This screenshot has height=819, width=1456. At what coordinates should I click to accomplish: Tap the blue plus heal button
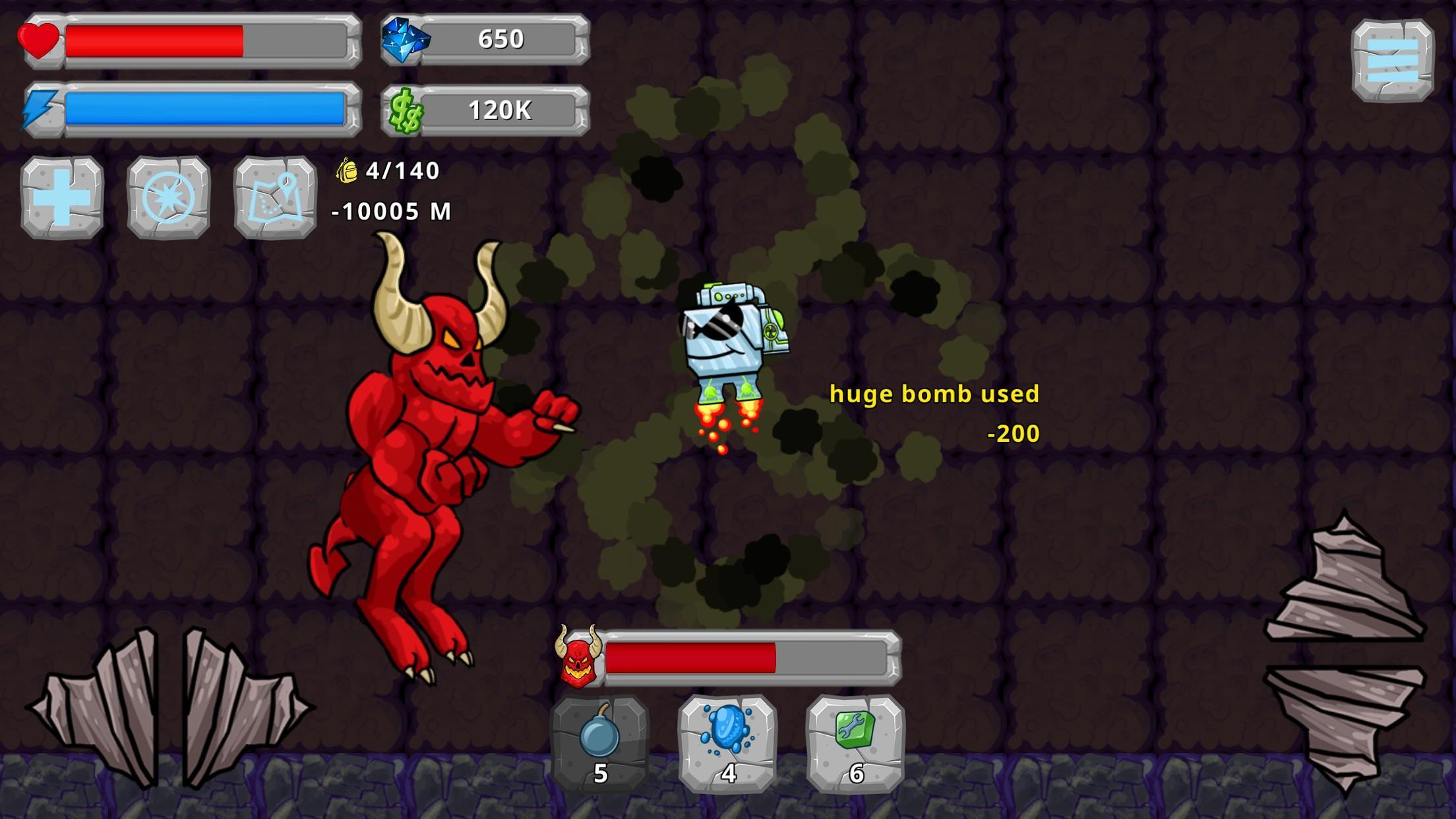tap(62, 197)
